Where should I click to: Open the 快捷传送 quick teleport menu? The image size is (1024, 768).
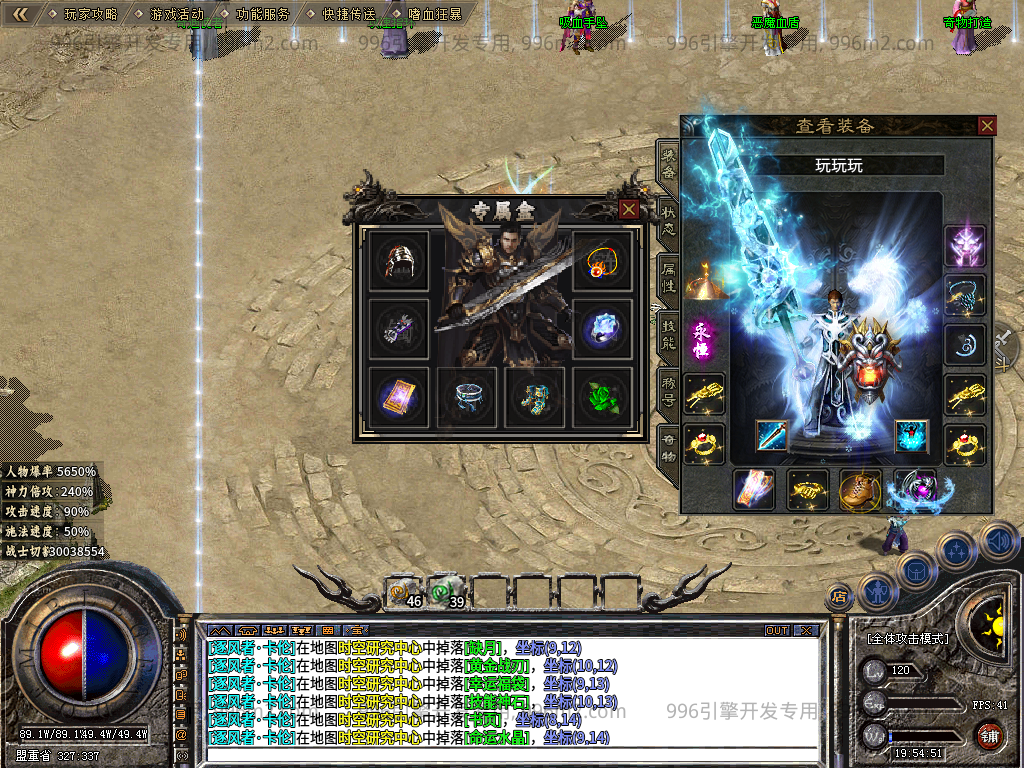pos(349,14)
